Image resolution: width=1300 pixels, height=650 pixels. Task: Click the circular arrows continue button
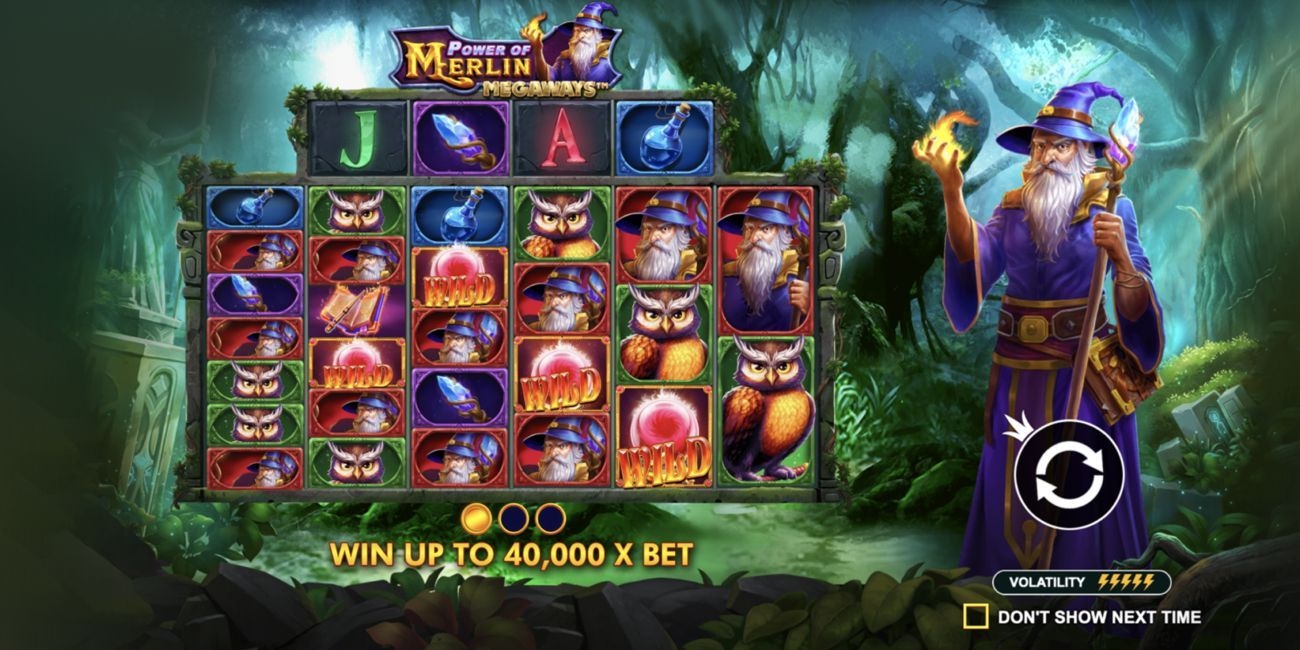[1068, 474]
